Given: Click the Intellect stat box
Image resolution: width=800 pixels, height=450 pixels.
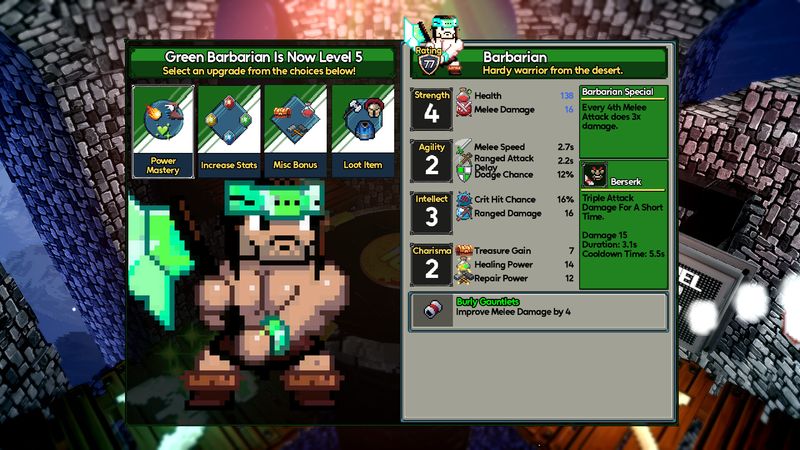Looking at the screenshot, I should click(x=432, y=213).
